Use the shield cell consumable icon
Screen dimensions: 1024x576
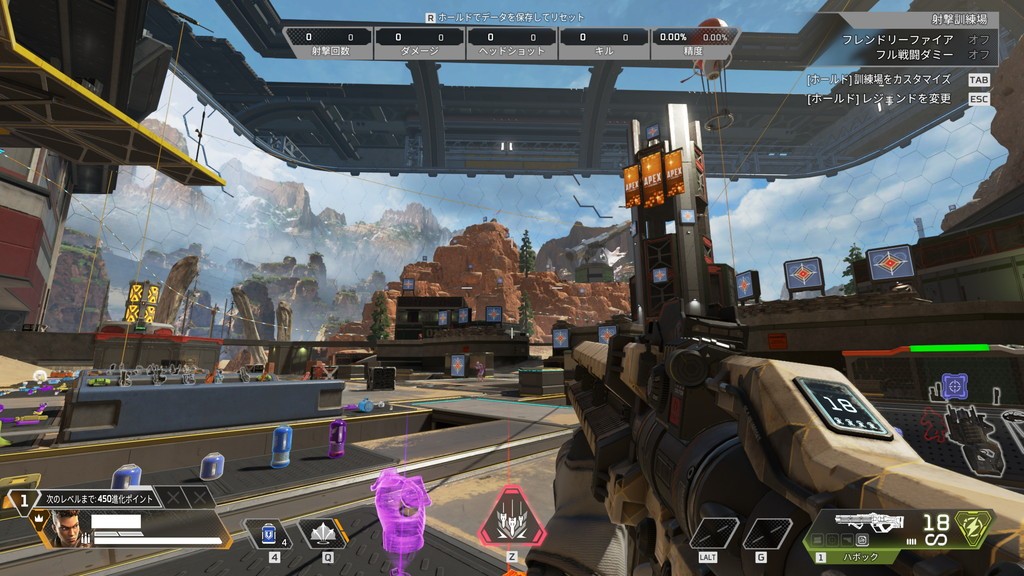(x=267, y=535)
